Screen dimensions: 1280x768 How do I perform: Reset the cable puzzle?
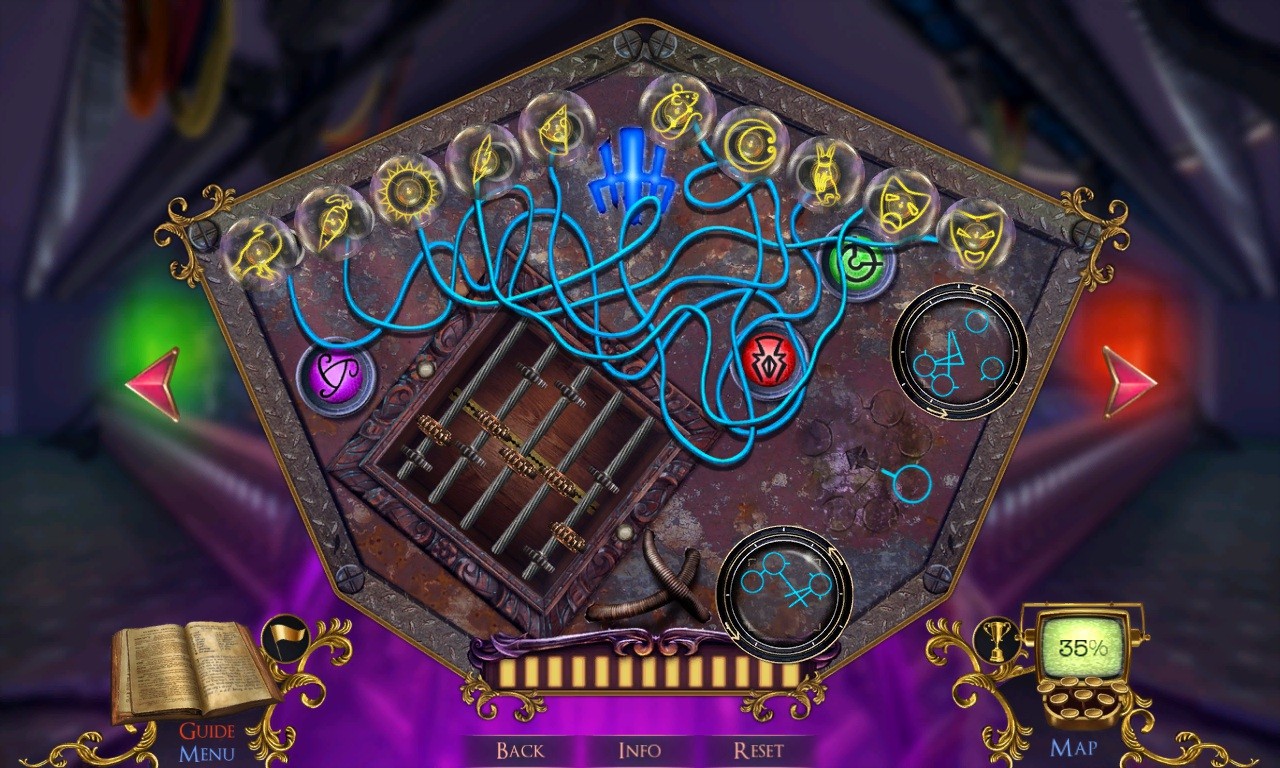[764, 751]
